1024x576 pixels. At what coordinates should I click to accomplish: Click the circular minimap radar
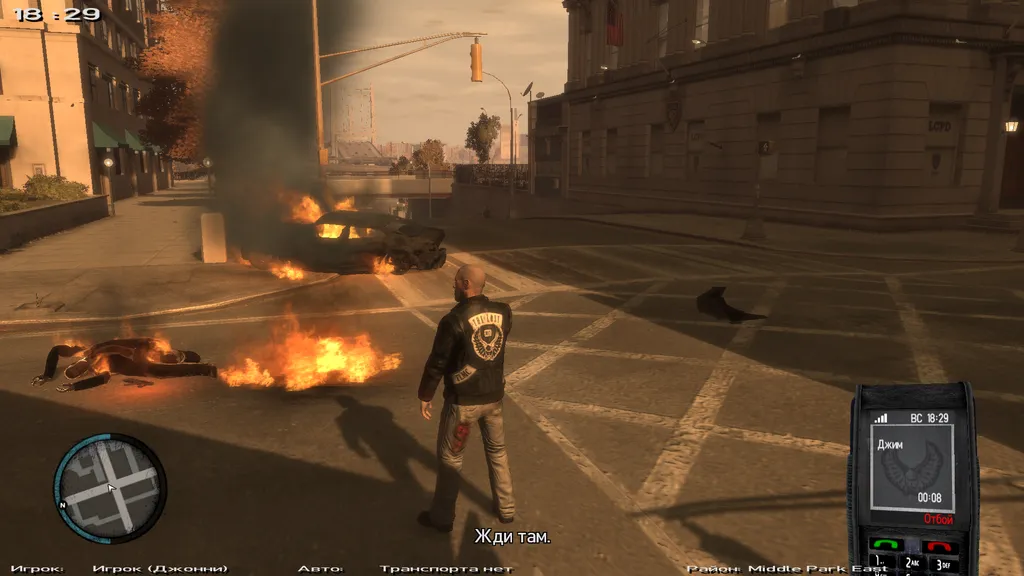(109, 488)
